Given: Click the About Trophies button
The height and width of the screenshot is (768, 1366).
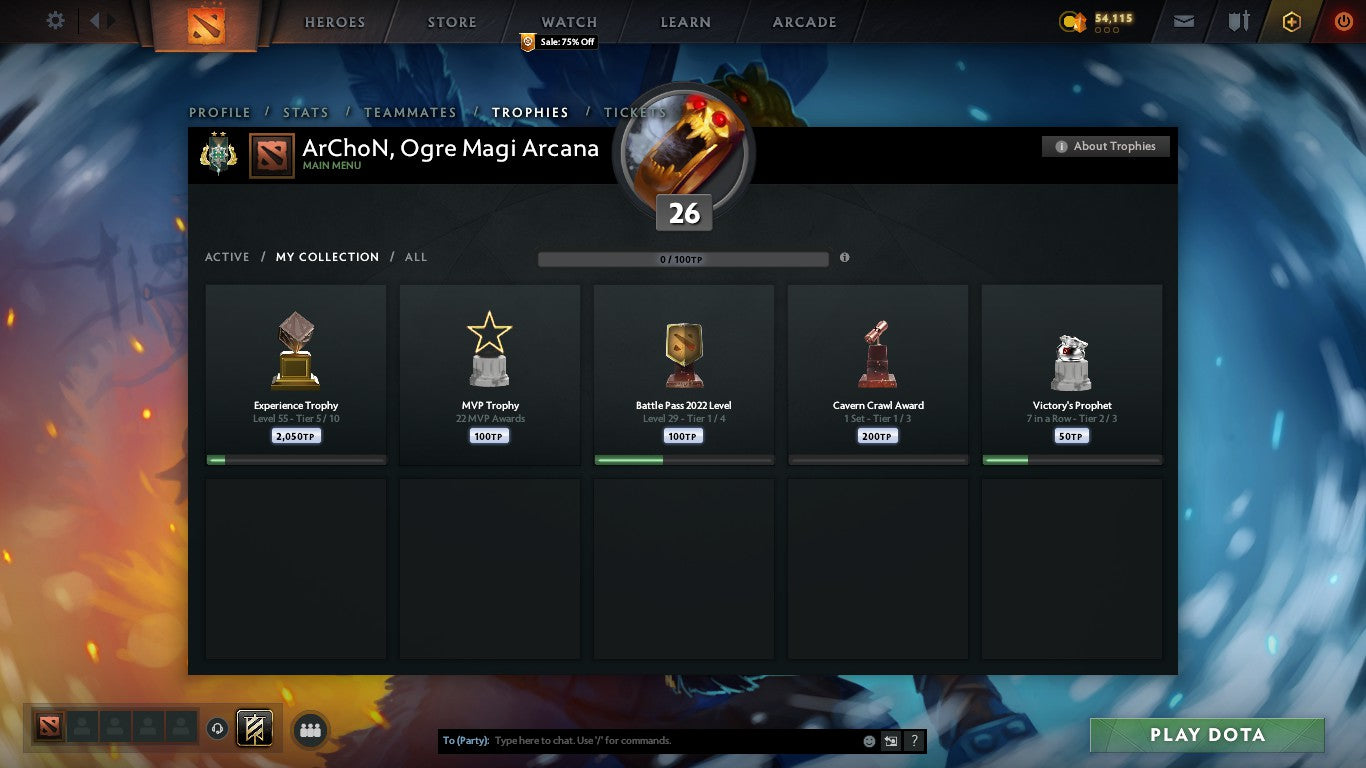Looking at the screenshot, I should [x=1105, y=146].
